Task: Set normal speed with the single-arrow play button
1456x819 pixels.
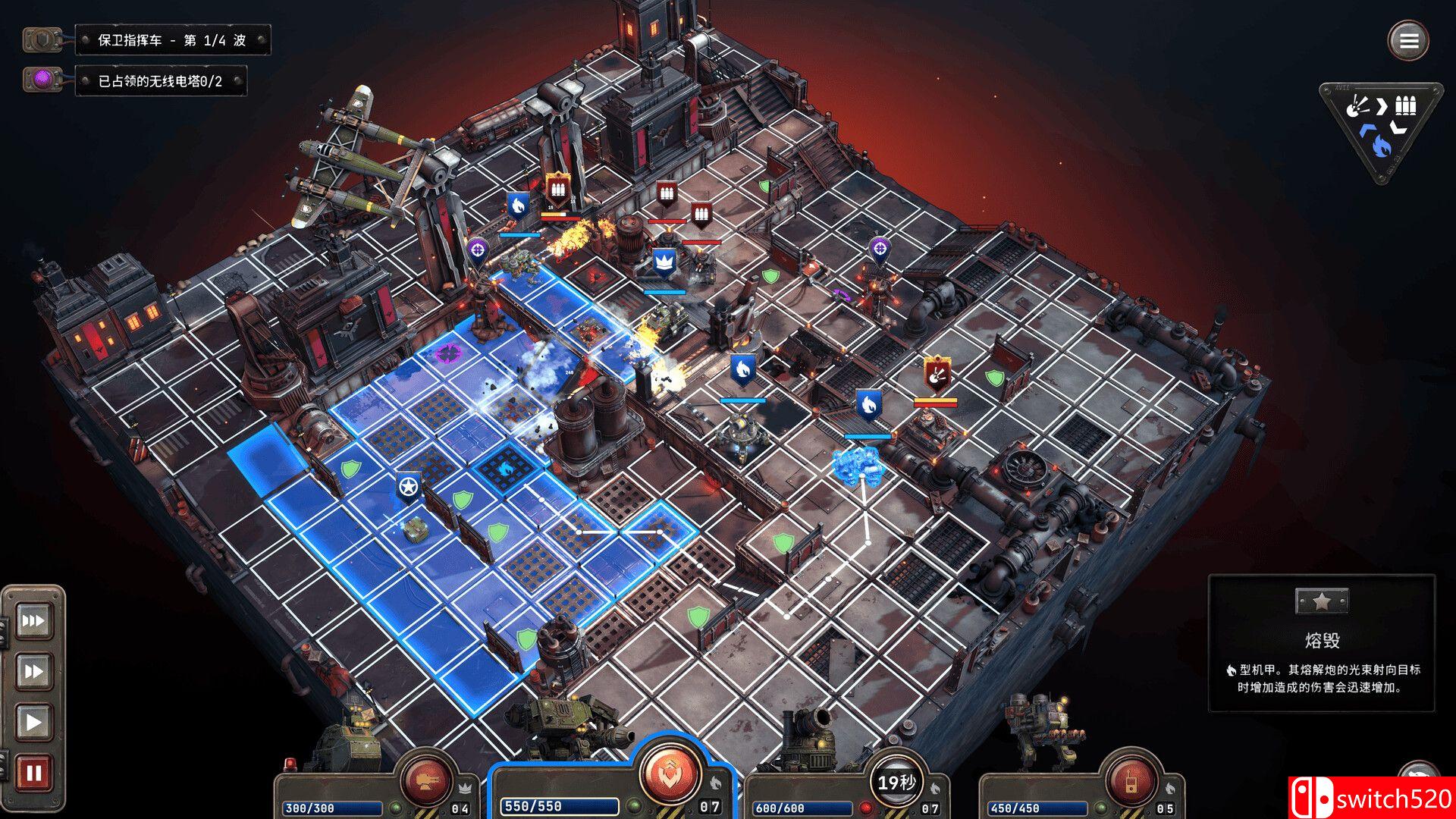Action: (x=33, y=721)
